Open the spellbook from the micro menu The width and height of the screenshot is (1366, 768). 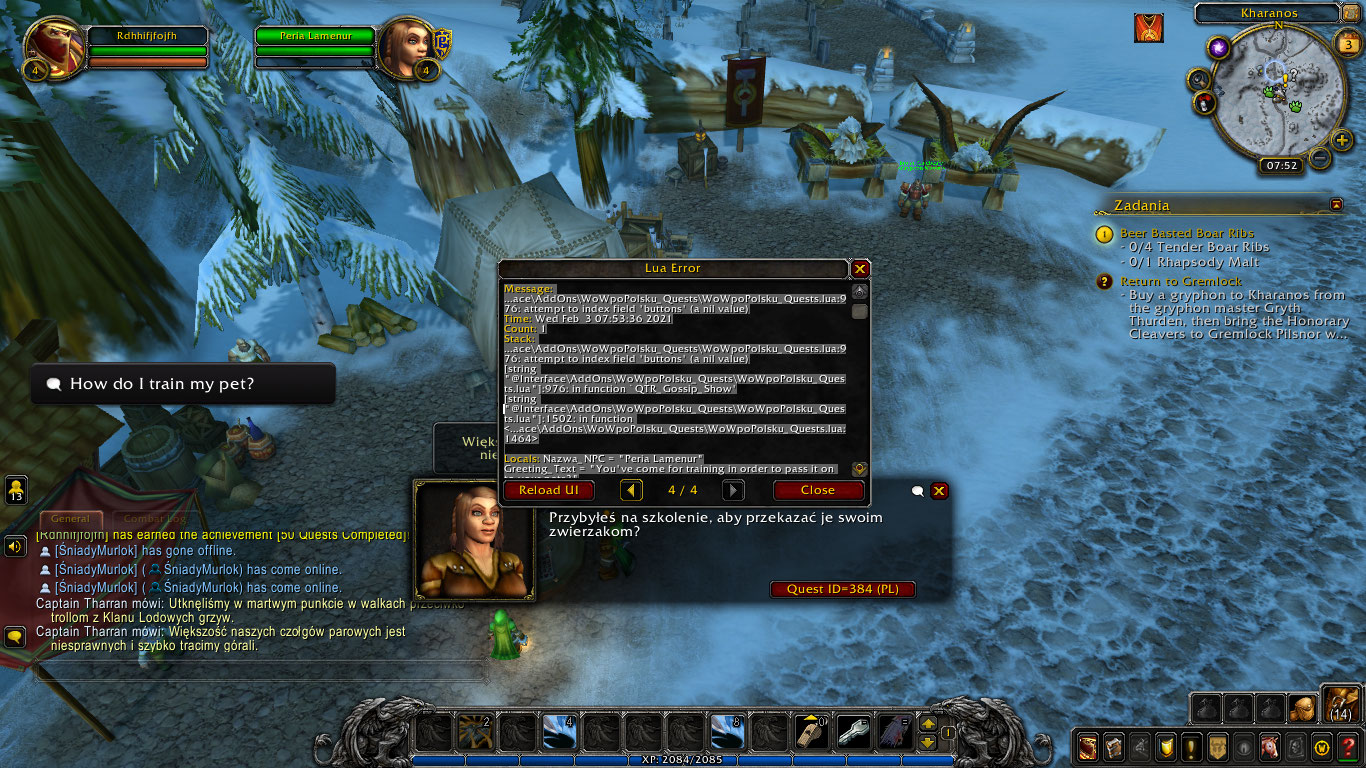1113,746
